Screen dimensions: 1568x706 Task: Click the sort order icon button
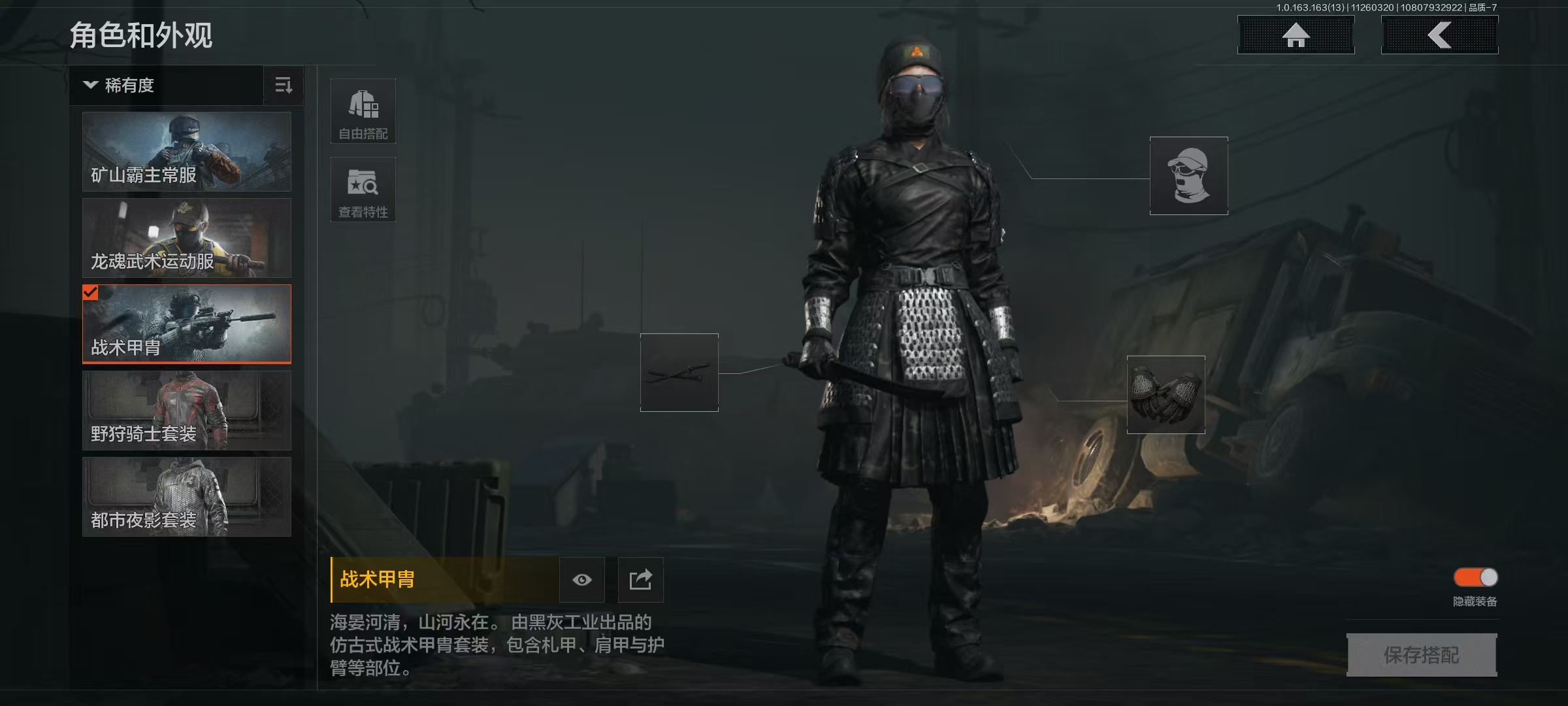(x=284, y=86)
